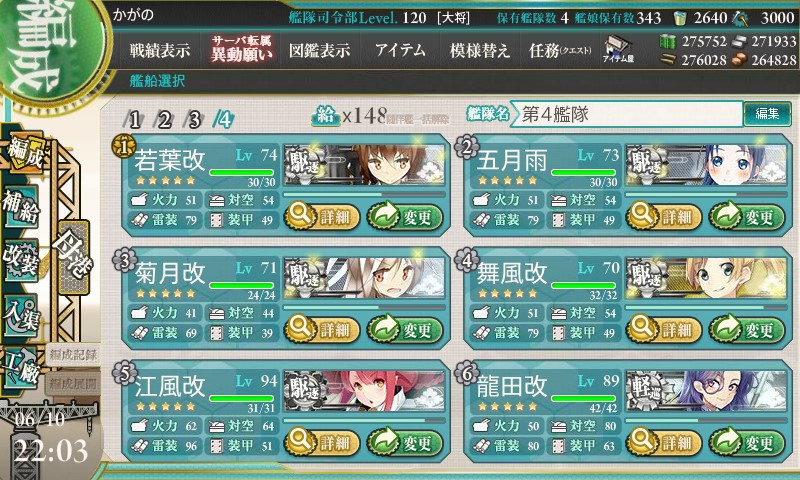Viewport: 800px width, 480px height.
Task: Open the 図鑑表示 encyclopedia
Action: (x=319, y=51)
